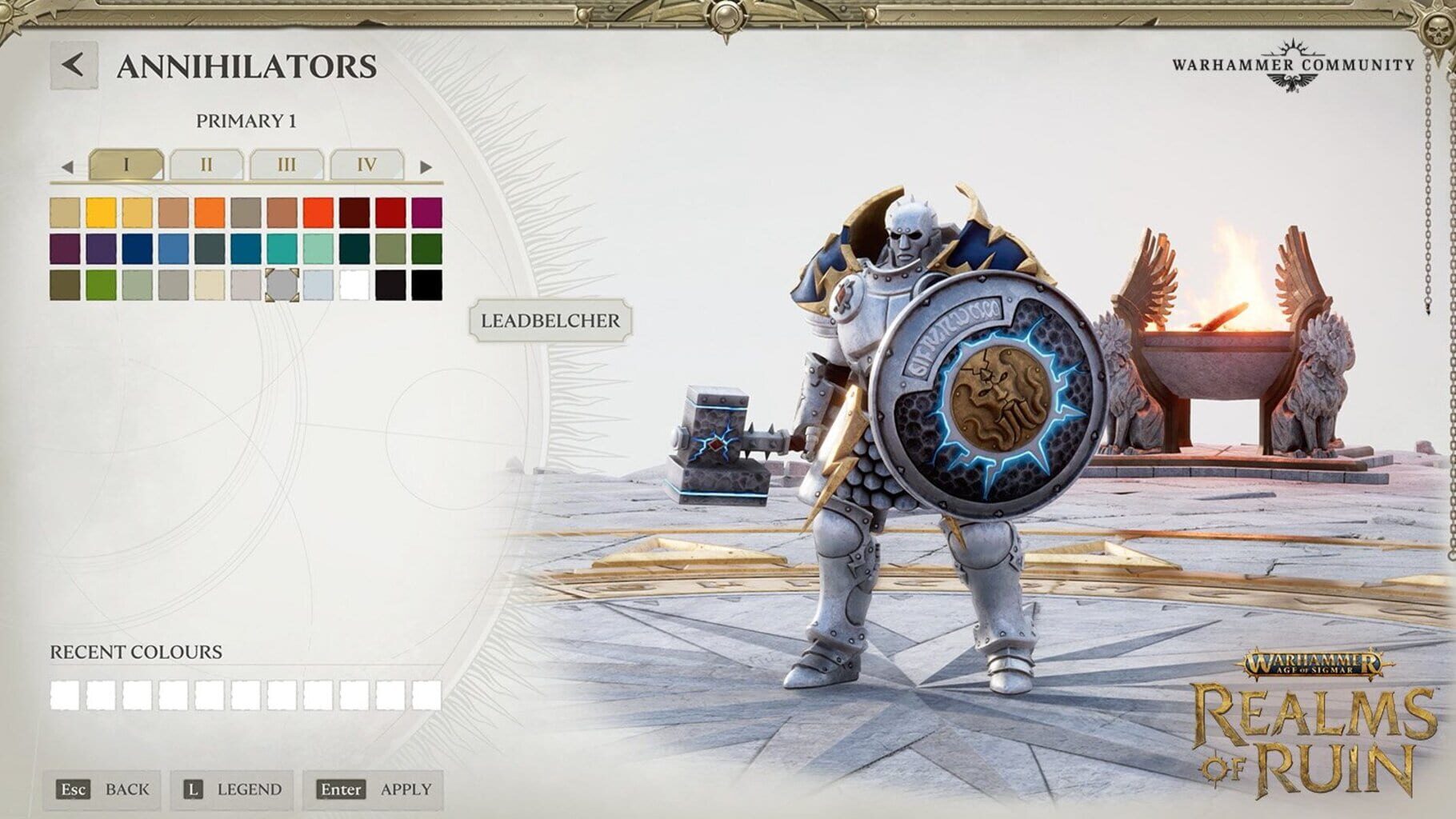Choose the teal swatch in middle row
This screenshot has height=819, width=1456.
coord(281,248)
